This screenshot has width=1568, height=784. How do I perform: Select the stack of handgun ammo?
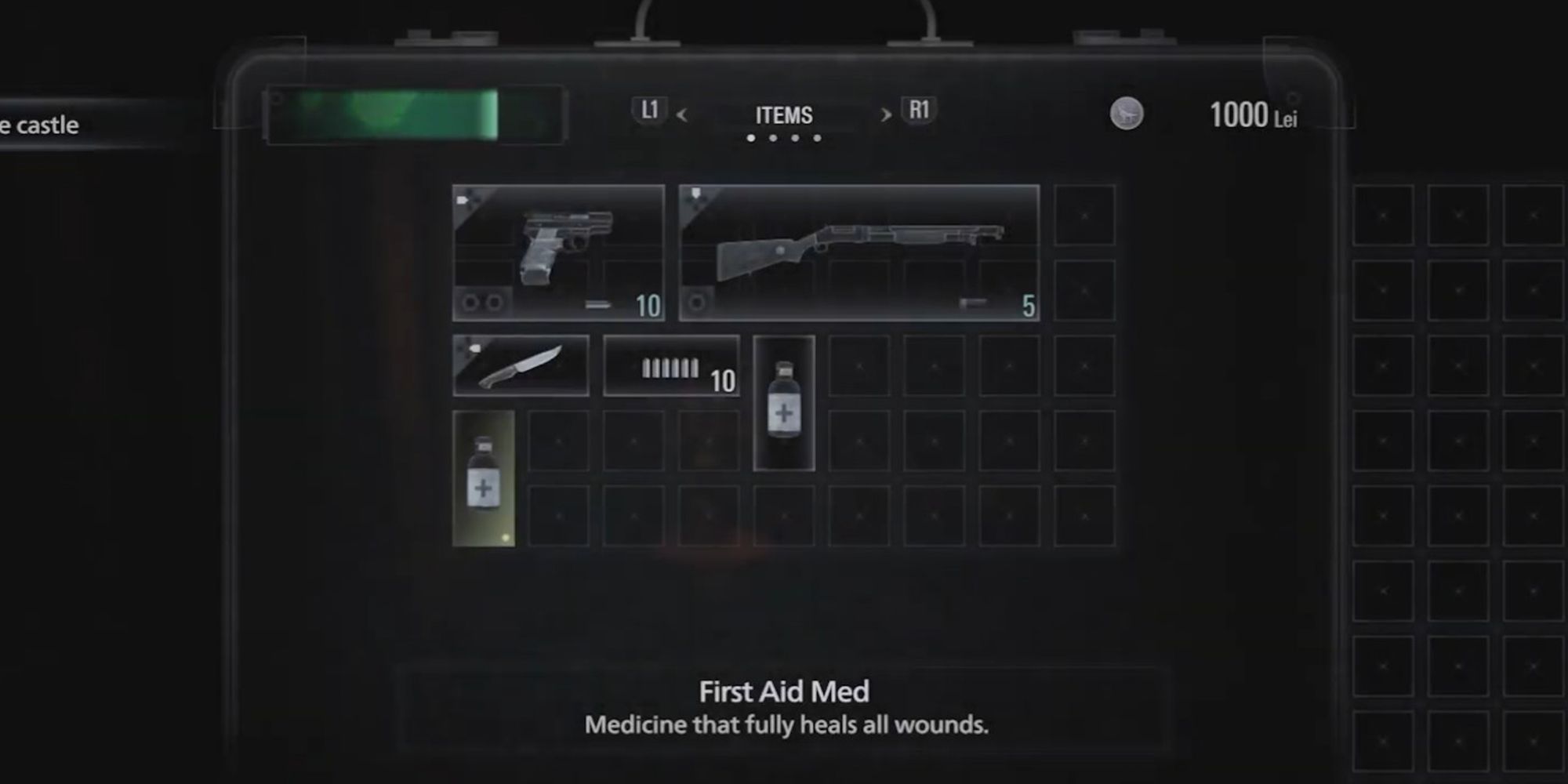tap(670, 367)
